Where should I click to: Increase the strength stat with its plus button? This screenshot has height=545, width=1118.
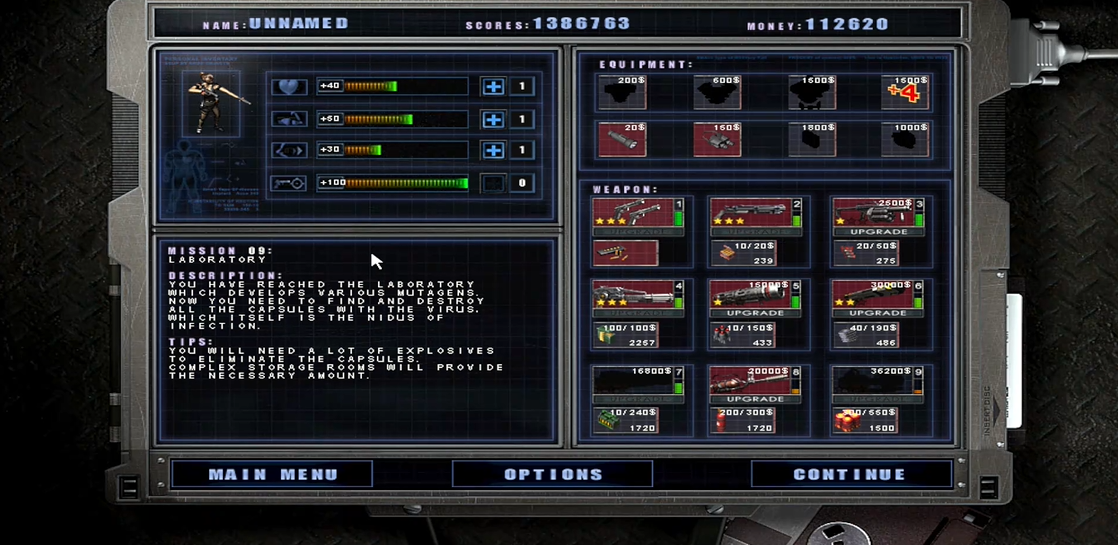(493, 120)
